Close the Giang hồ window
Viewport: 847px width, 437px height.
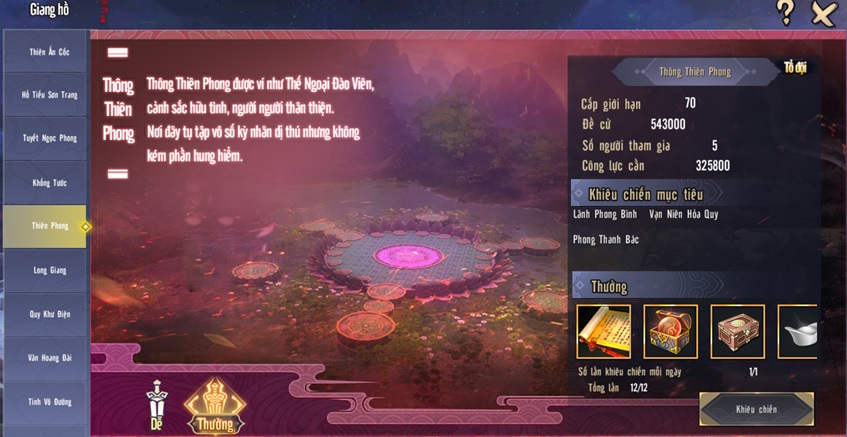[823, 13]
